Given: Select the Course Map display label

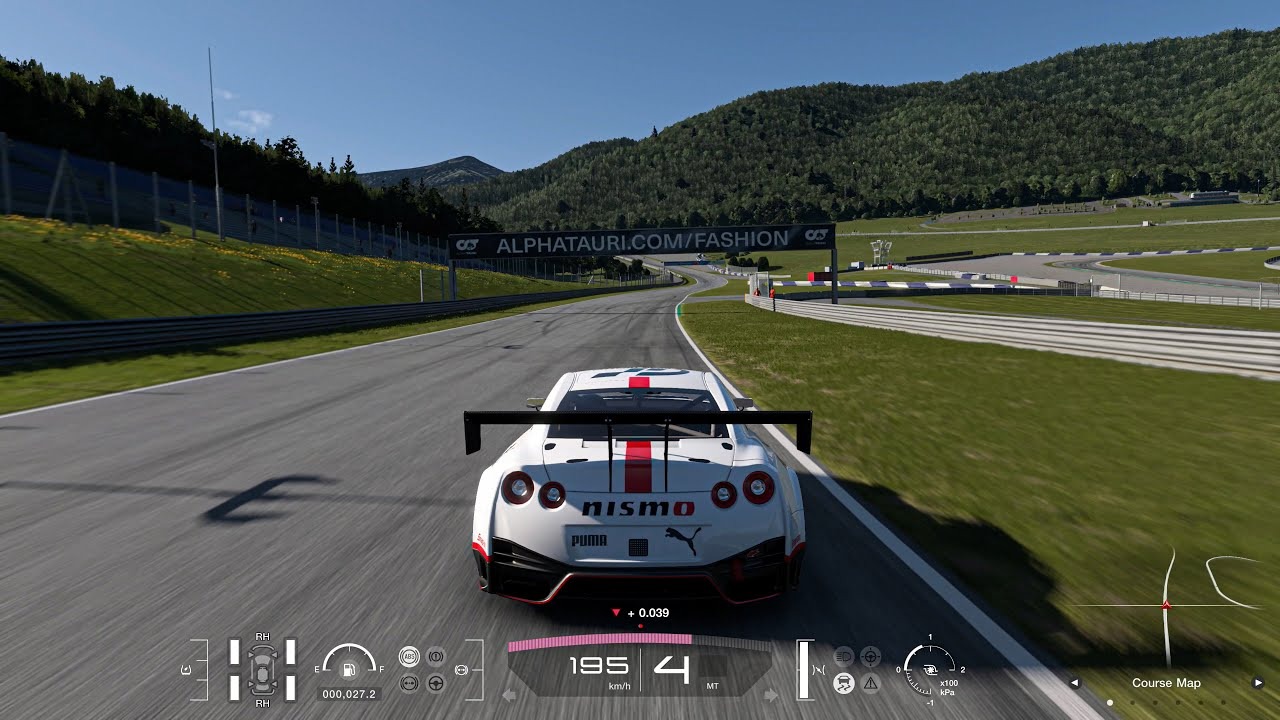Looking at the screenshot, I should (1166, 683).
